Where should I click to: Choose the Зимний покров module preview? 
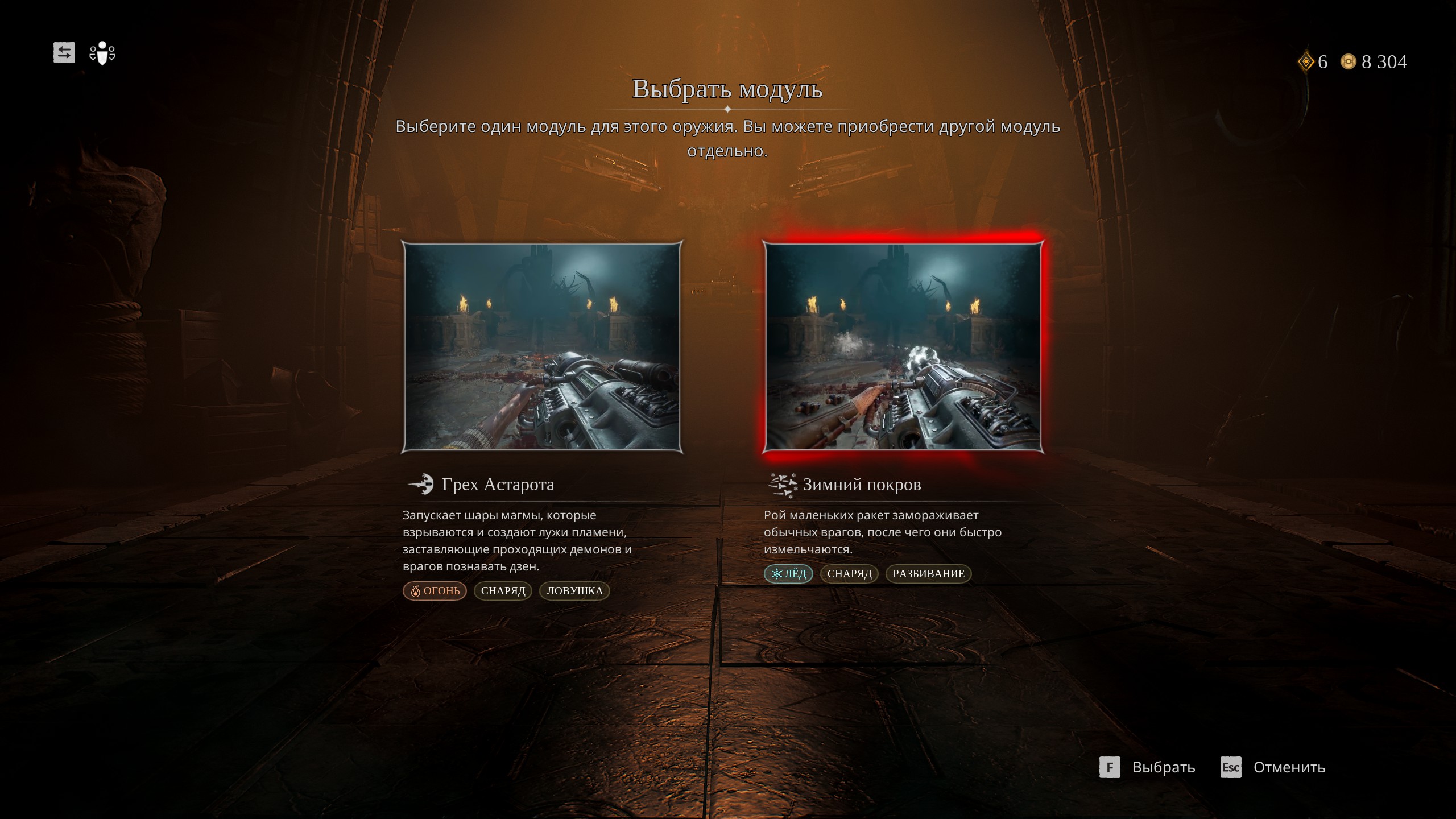click(903, 347)
